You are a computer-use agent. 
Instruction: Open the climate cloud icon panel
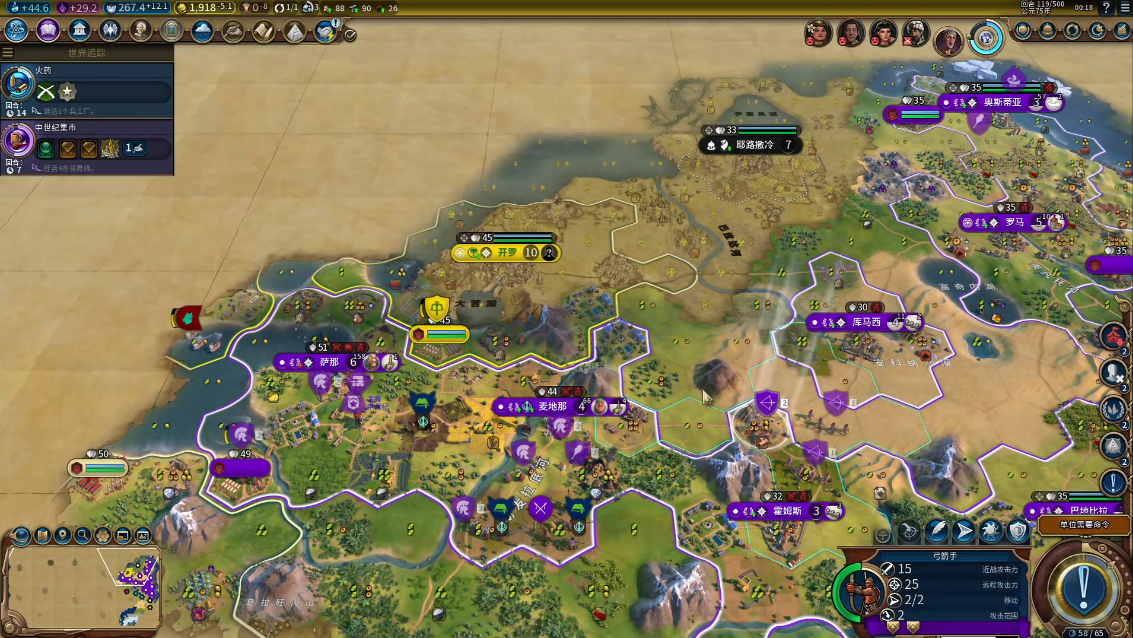tap(202, 30)
